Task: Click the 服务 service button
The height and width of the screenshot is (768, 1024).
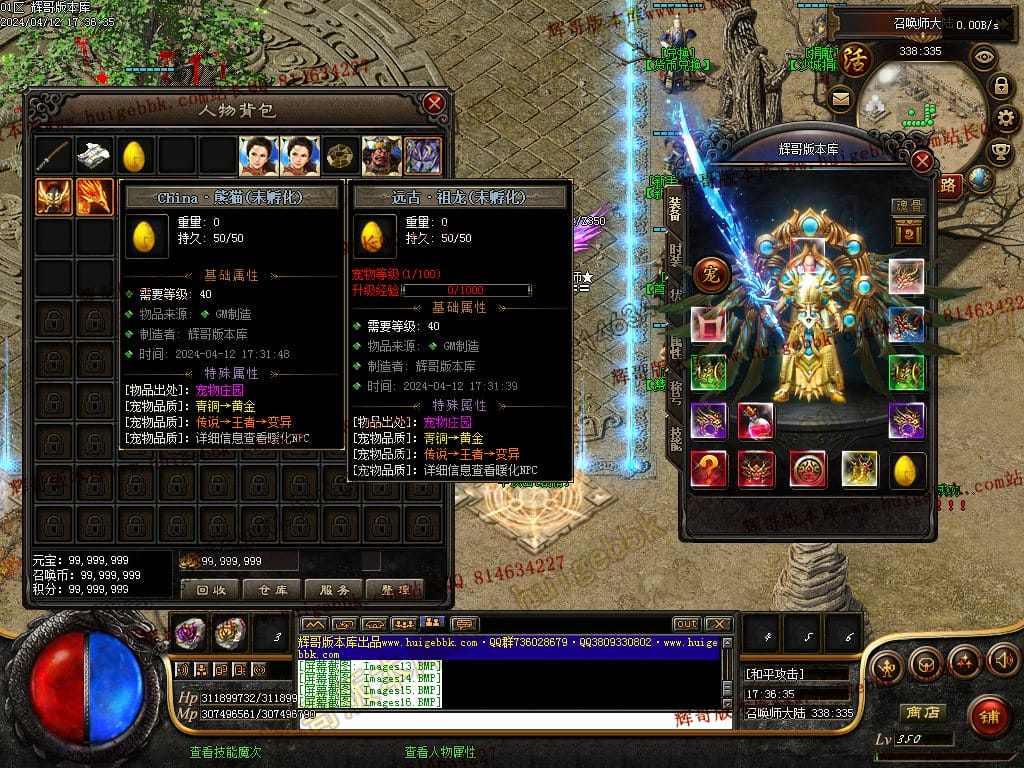Action: pyautogui.click(x=334, y=590)
